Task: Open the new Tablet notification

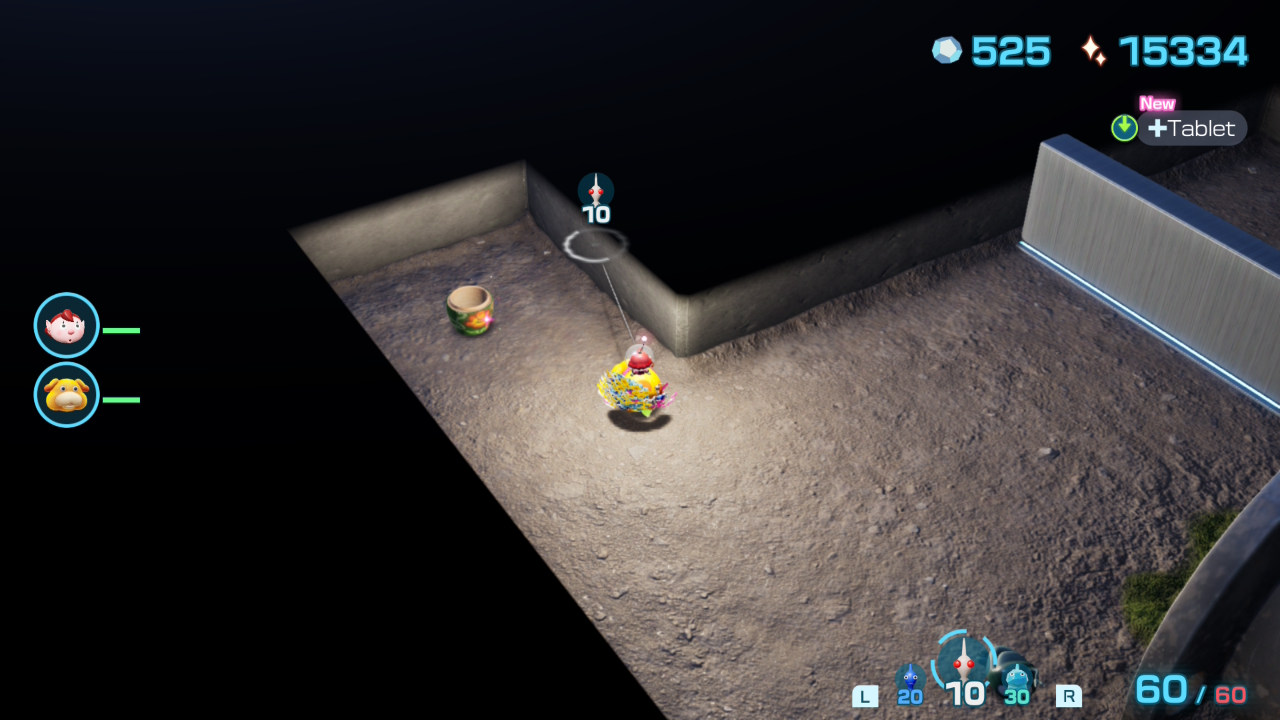Action: click(x=1190, y=128)
